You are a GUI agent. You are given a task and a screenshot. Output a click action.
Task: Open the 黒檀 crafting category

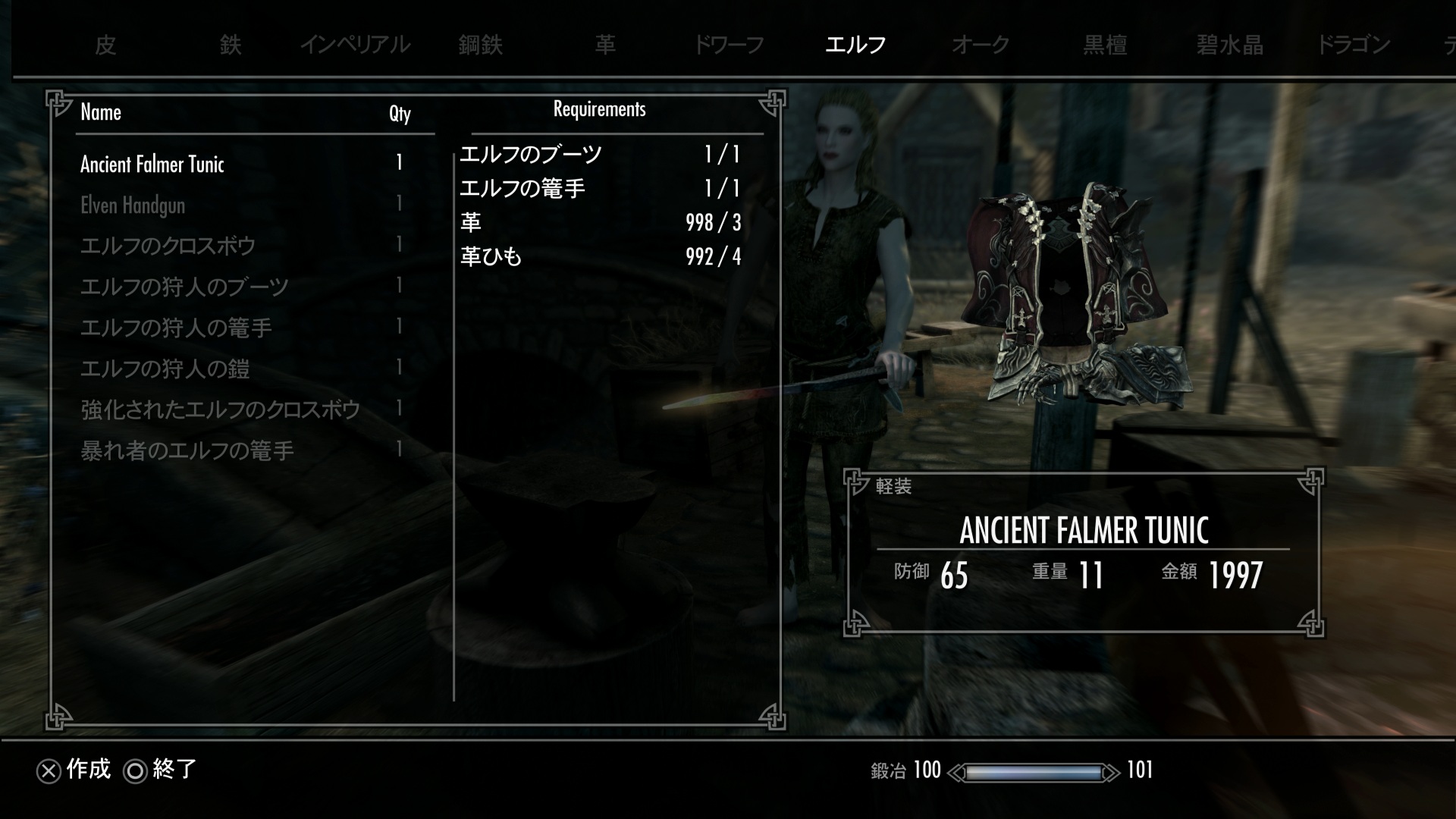click(1105, 45)
